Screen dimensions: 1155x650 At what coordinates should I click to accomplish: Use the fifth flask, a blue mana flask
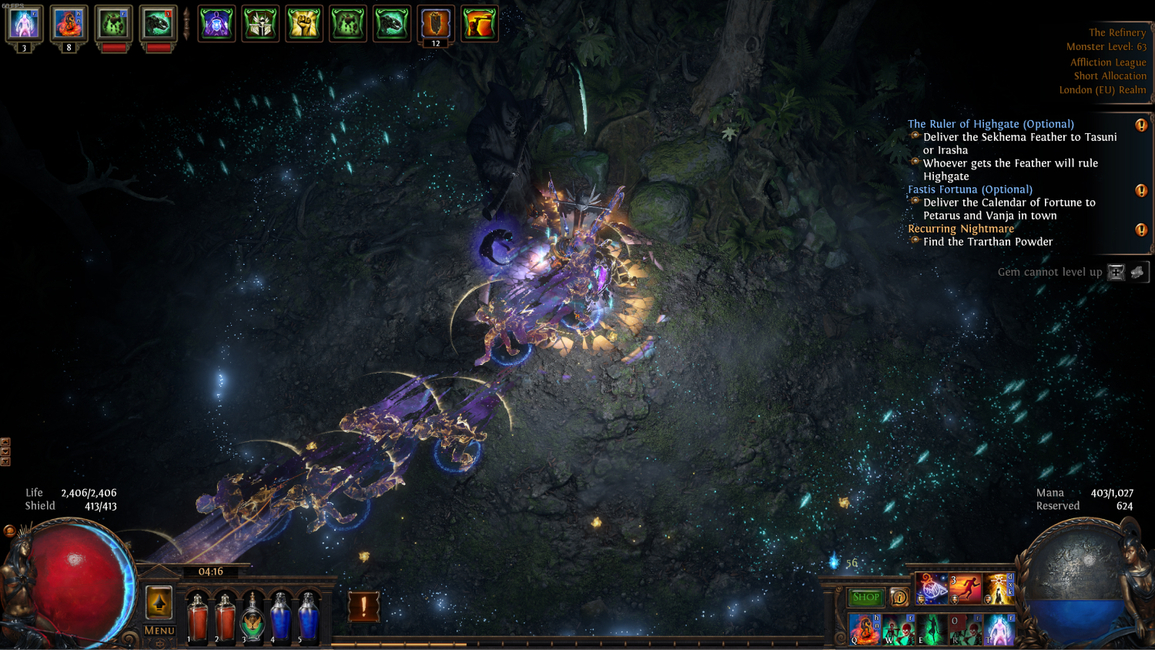coord(309,615)
